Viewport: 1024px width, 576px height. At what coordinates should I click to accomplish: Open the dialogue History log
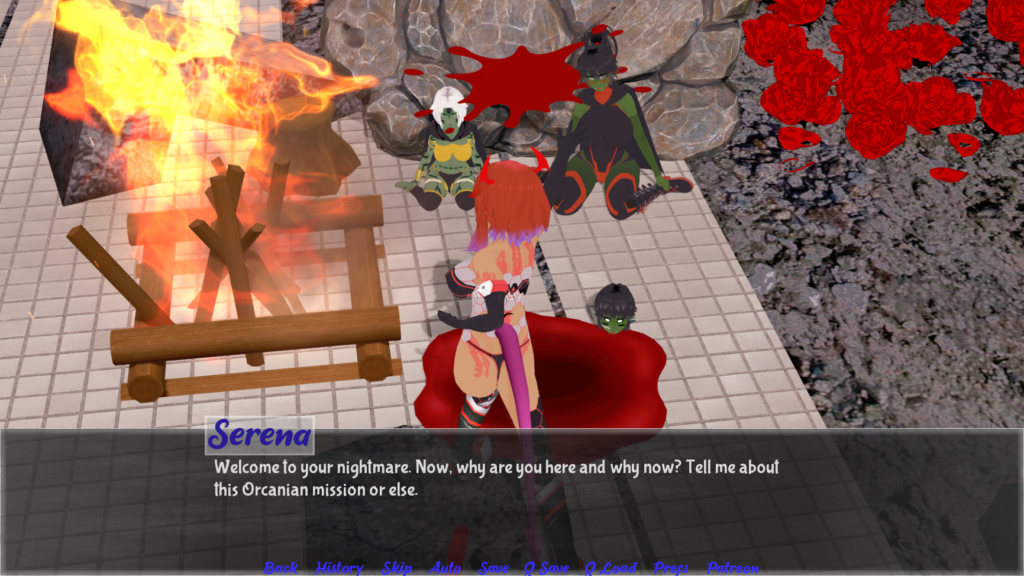coord(339,567)
